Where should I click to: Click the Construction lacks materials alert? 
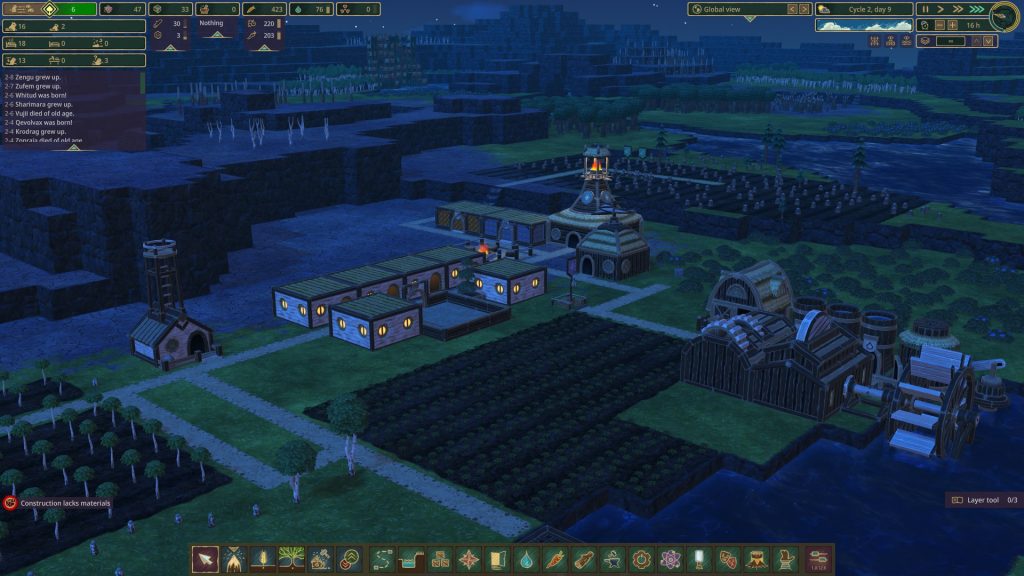click(58, 503)
